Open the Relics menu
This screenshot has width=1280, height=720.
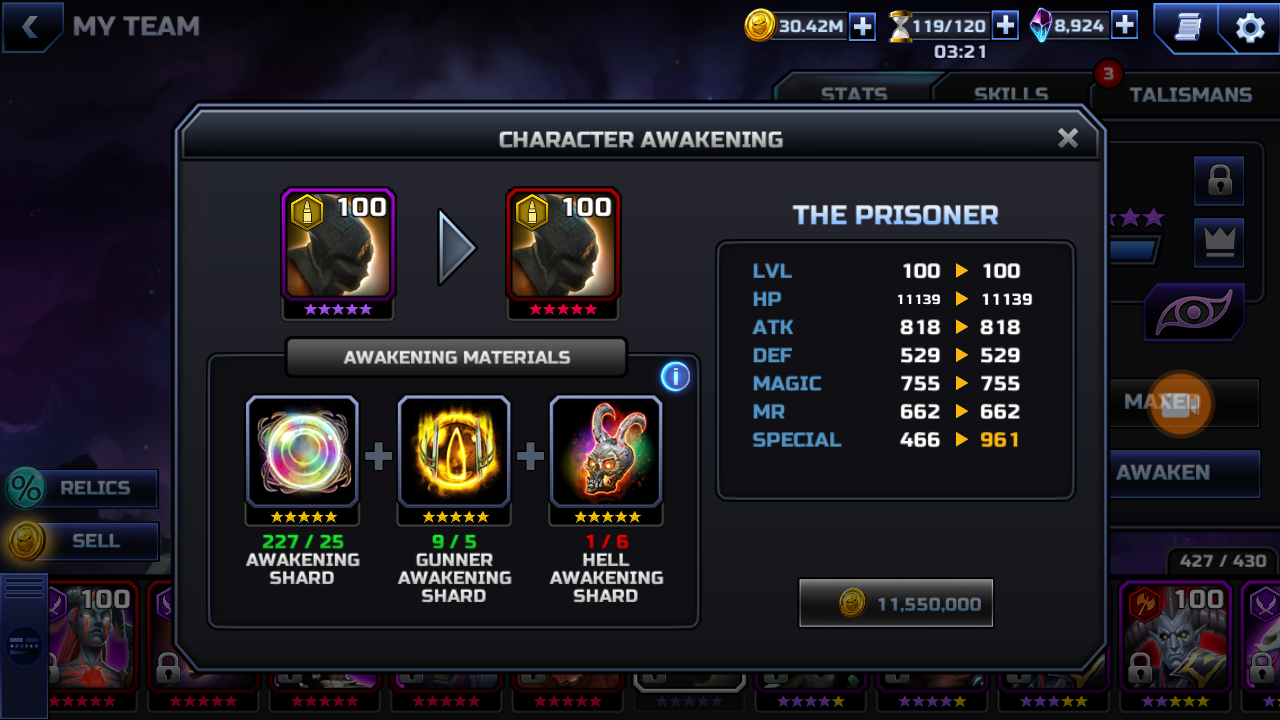point(84,488)
